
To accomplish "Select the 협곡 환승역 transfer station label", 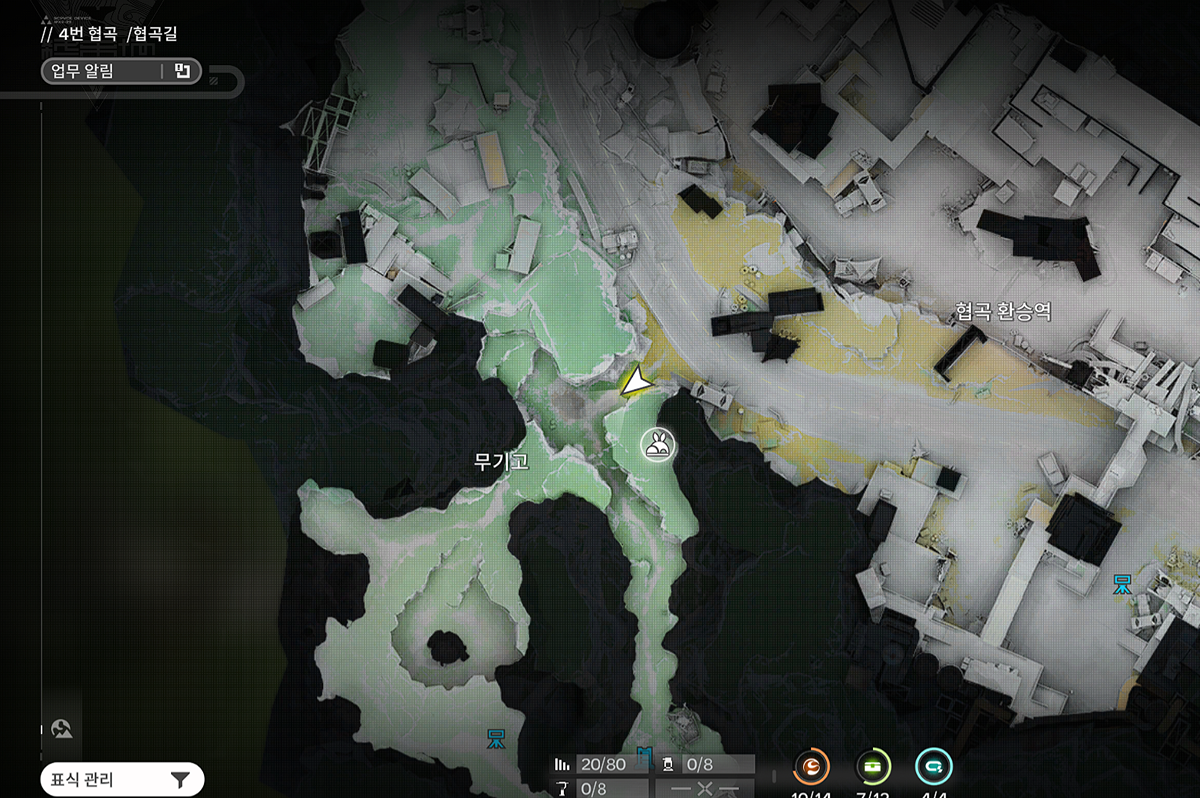I will pyautogui.click(x=1002, y=313).
